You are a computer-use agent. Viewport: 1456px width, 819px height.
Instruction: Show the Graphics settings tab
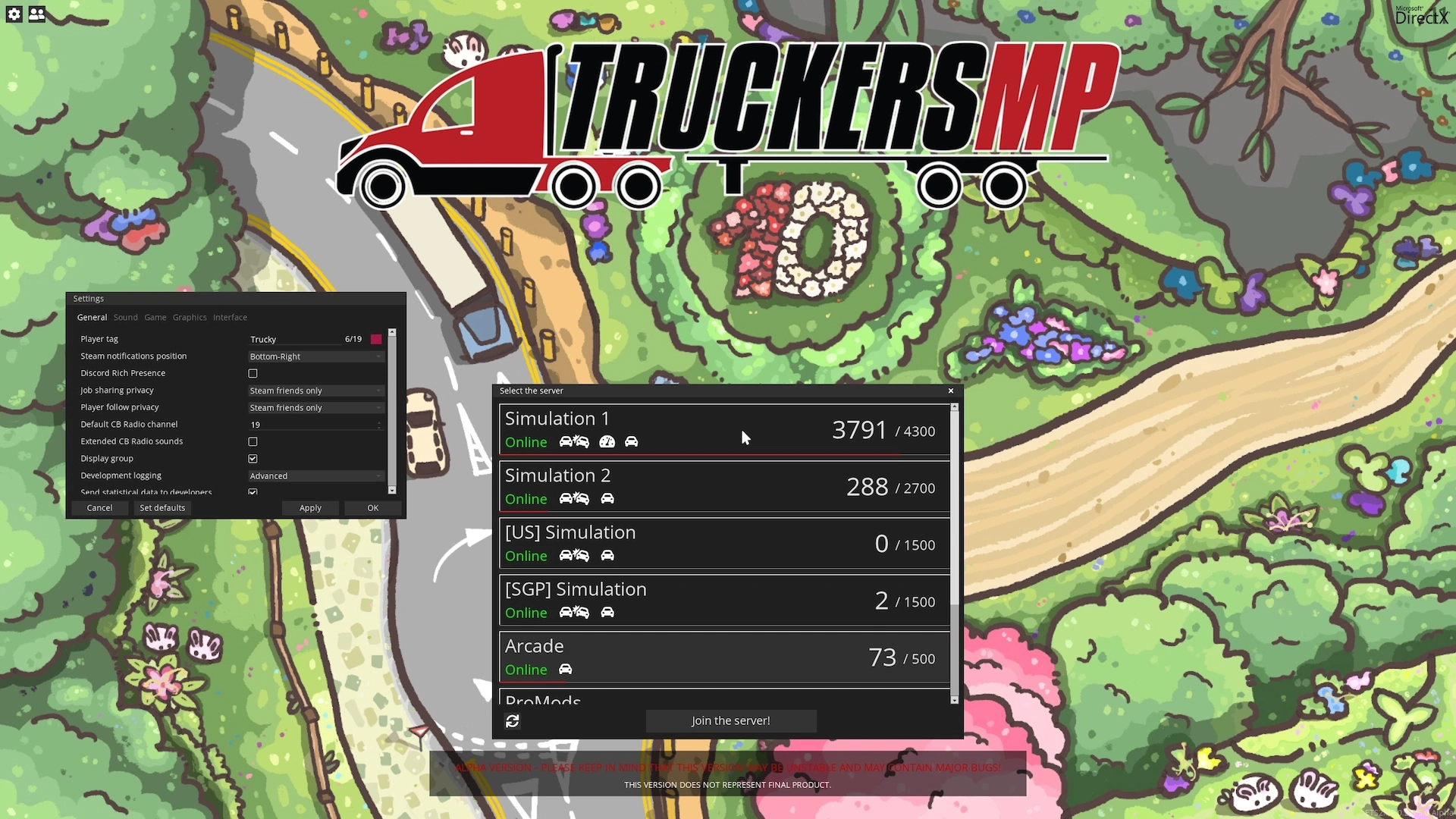[190, 318]
